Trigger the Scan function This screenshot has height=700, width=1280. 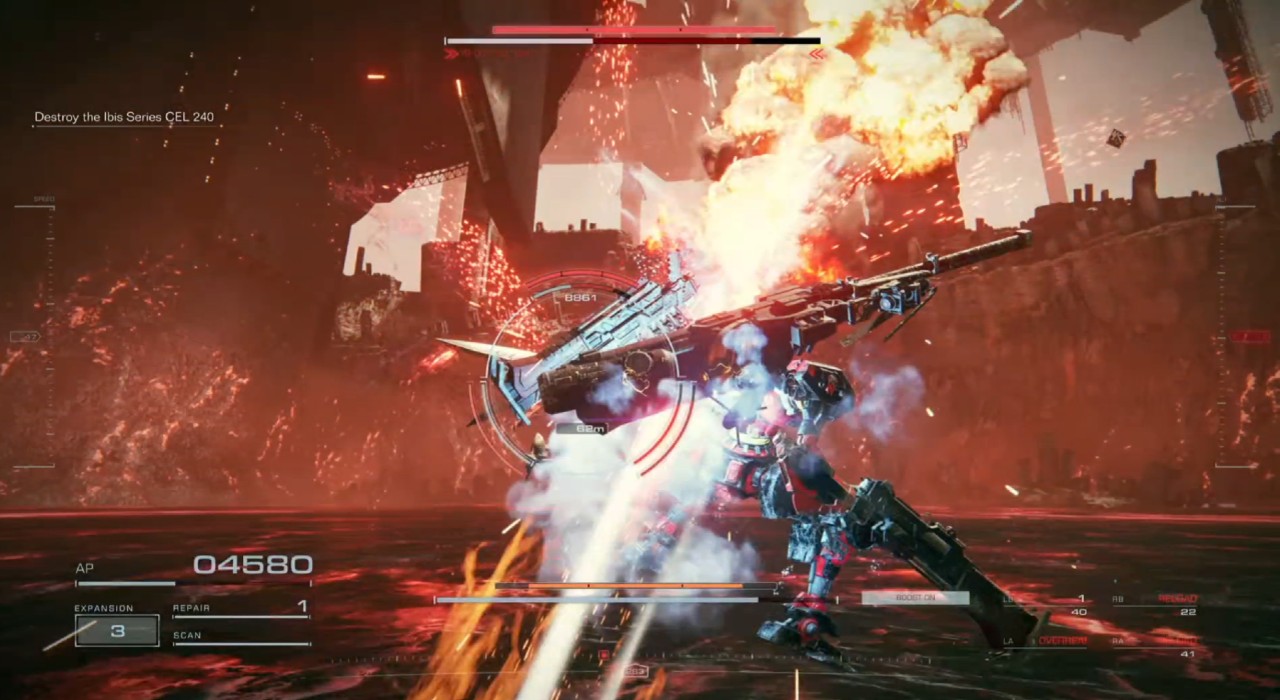tap(240, 636)
